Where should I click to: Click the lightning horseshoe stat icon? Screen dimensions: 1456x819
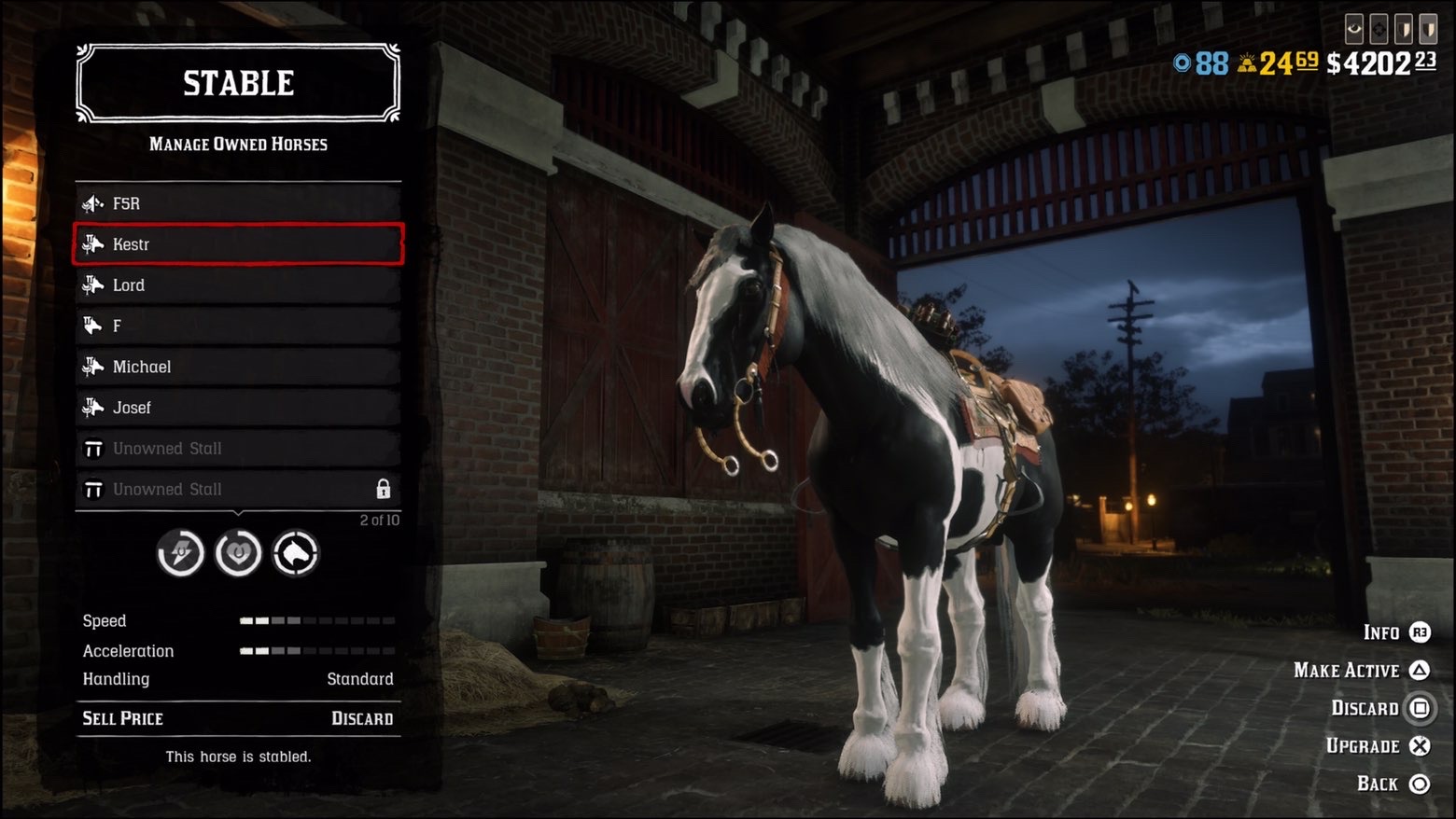point(180,554)
